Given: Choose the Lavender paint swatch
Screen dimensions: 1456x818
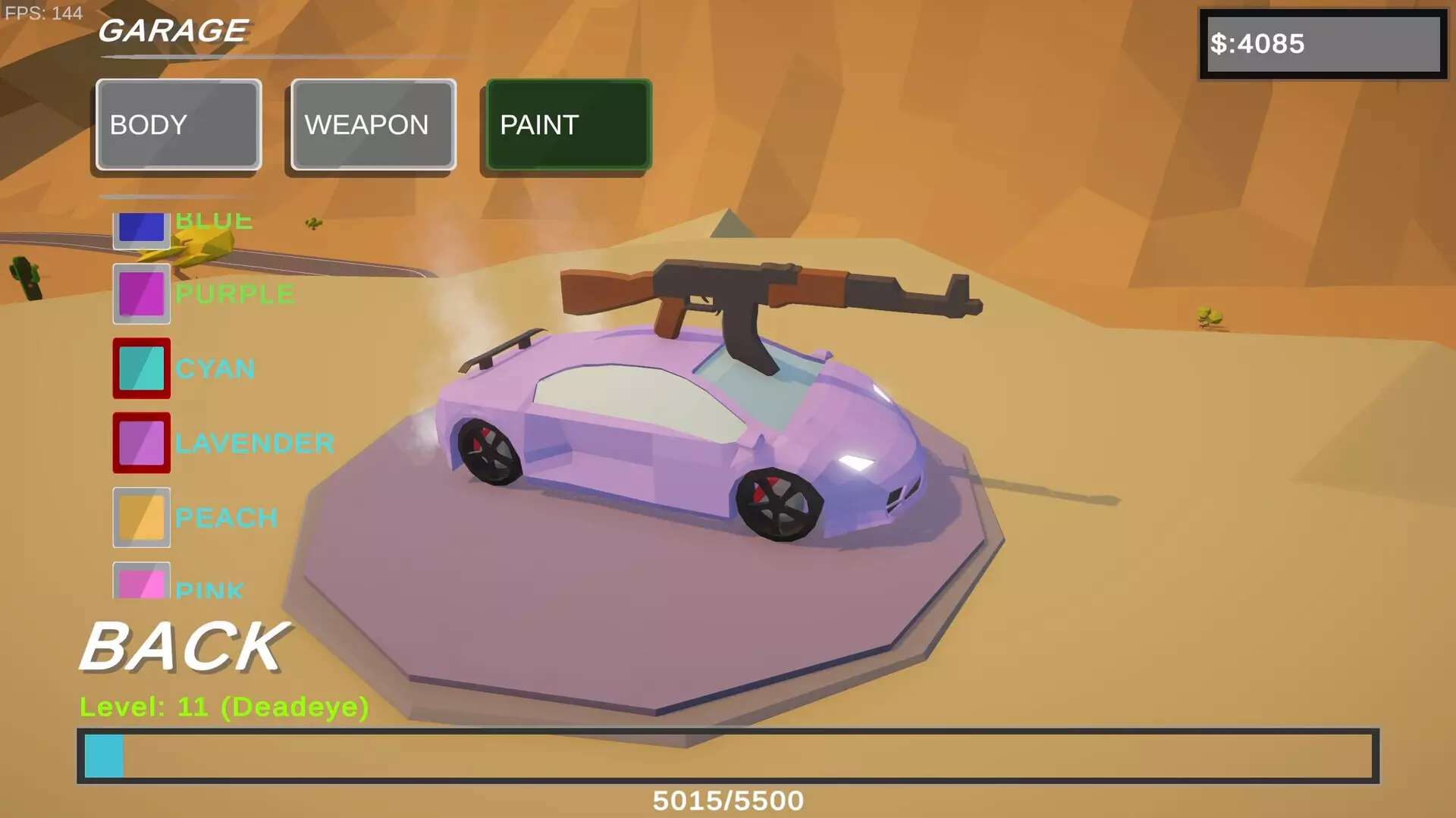Looking at the screenshot, I should tap(141, 443).
